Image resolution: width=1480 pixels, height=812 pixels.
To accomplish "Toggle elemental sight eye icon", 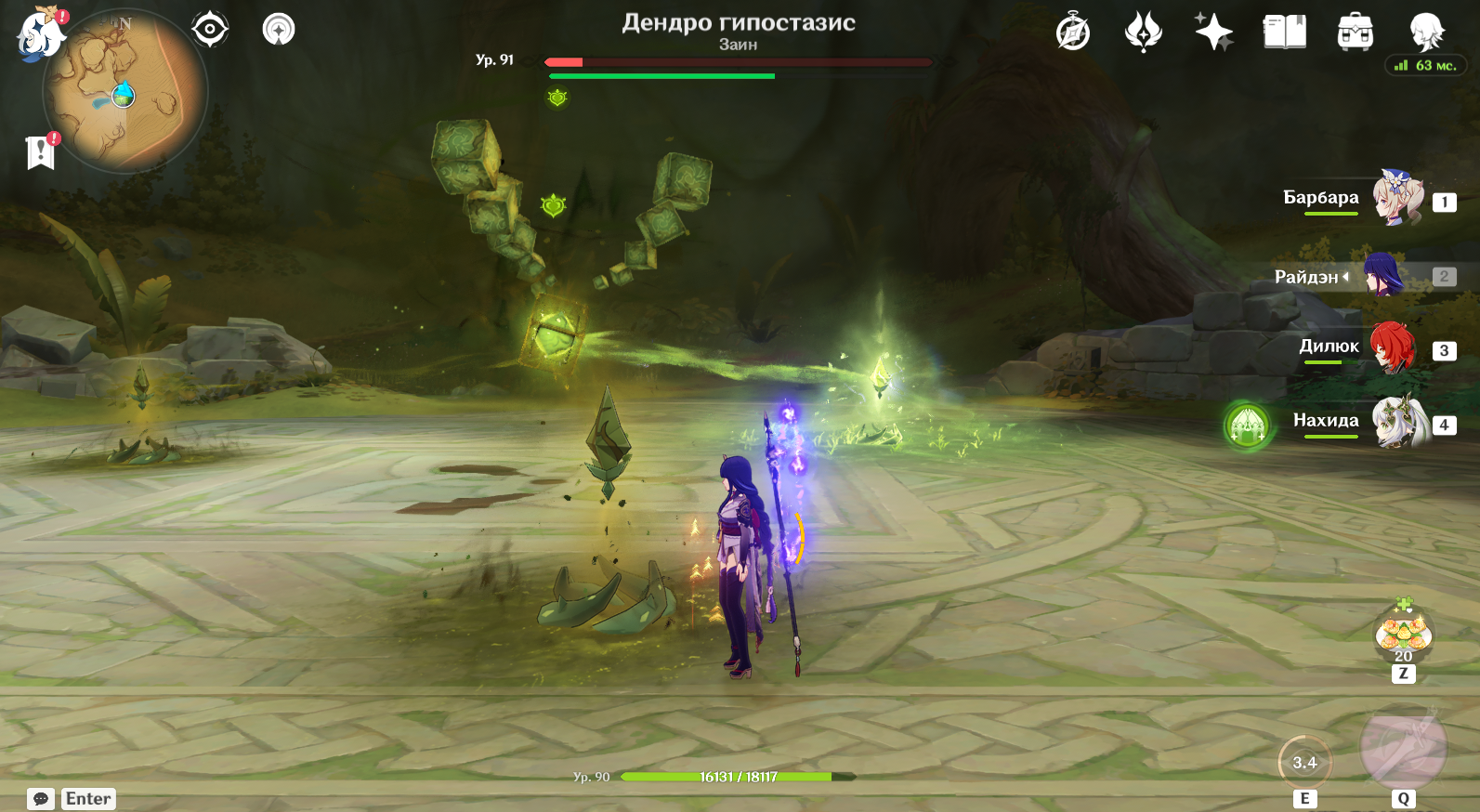I will tap(210, 30).
